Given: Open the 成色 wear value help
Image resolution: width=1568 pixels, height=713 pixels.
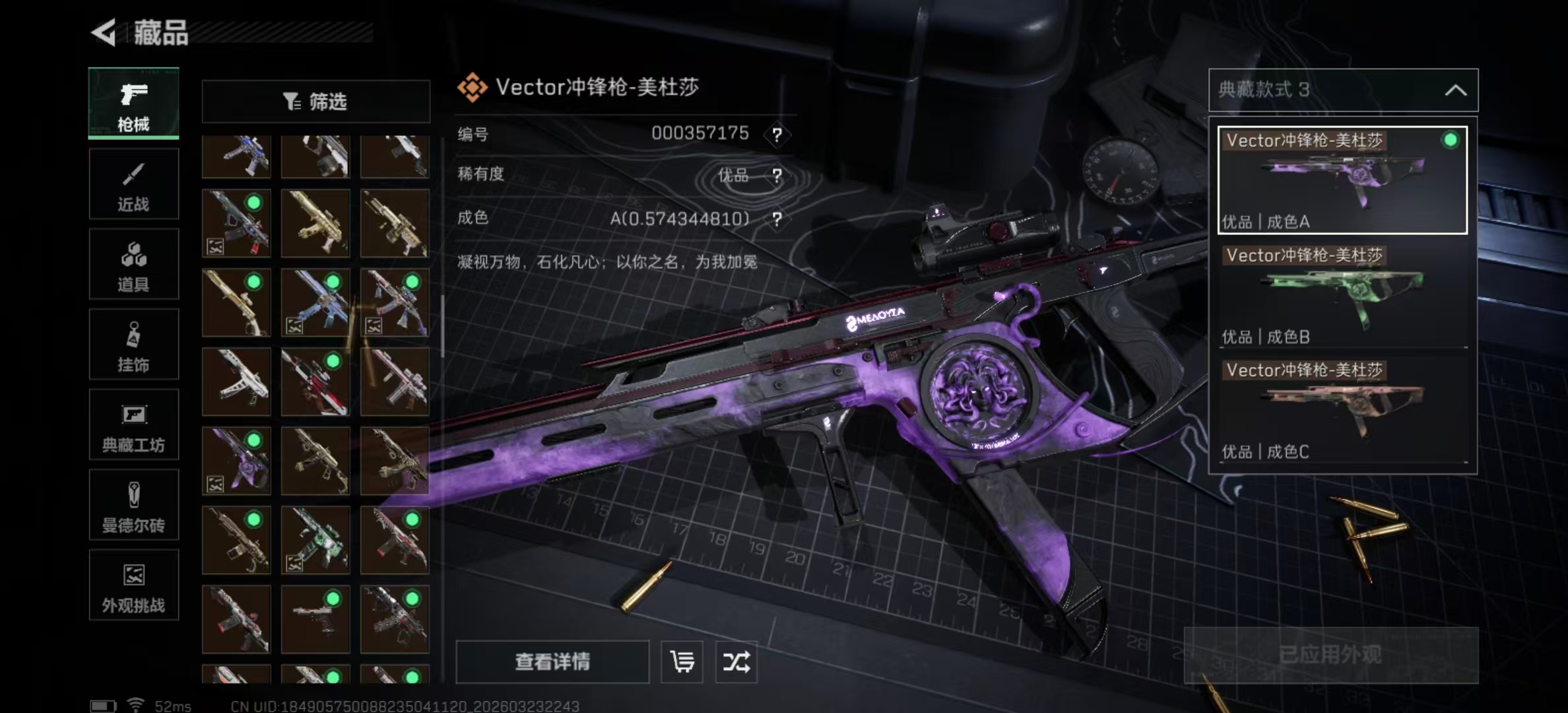Looking at the screenshot, I should (x=777, y=219).
